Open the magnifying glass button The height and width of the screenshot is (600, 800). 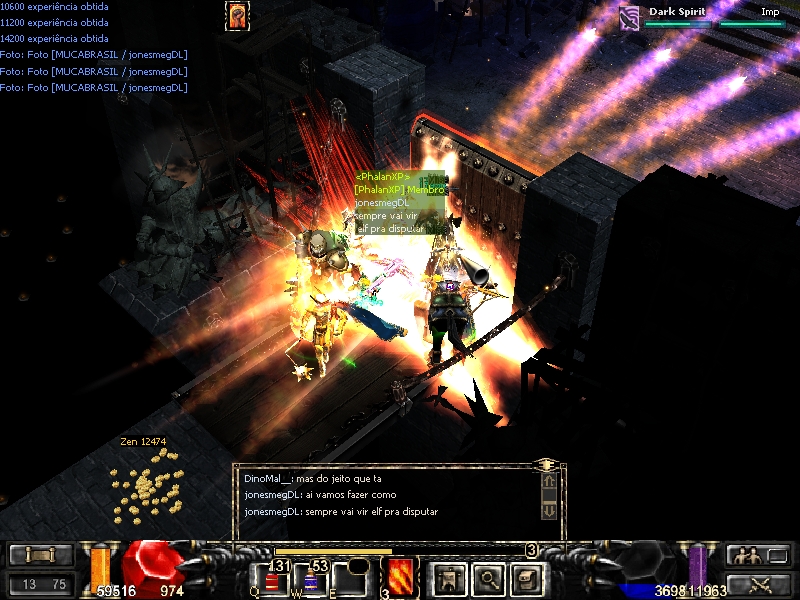[487, 578]
